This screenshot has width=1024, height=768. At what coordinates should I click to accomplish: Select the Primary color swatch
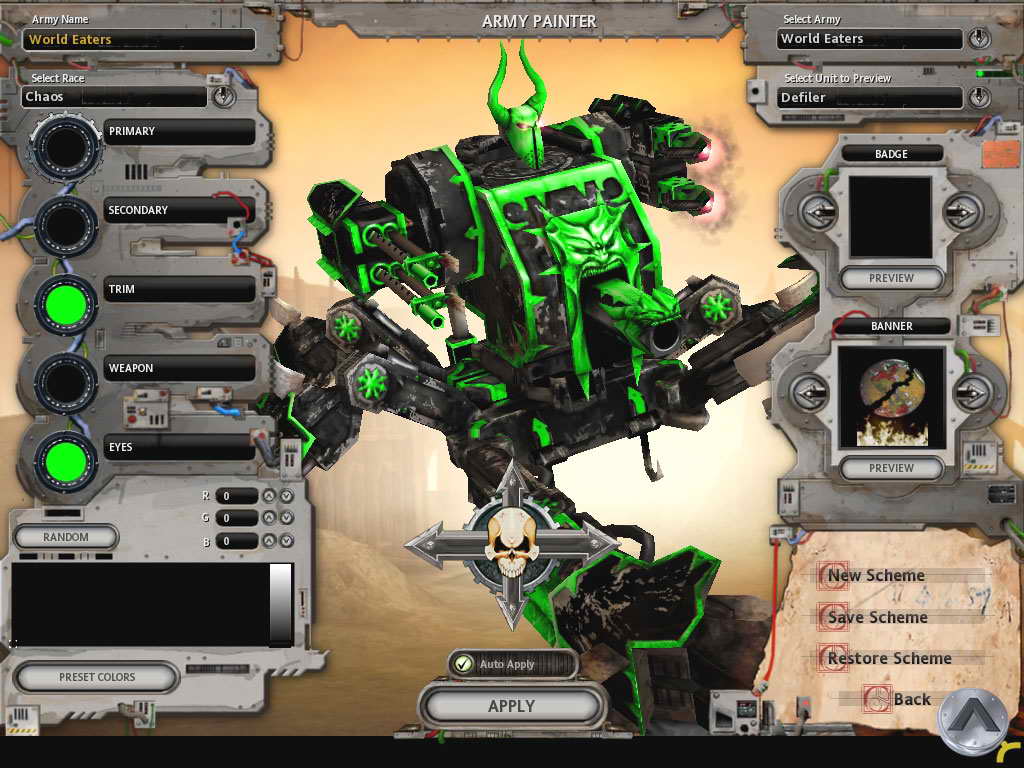[x=66, y=147]
